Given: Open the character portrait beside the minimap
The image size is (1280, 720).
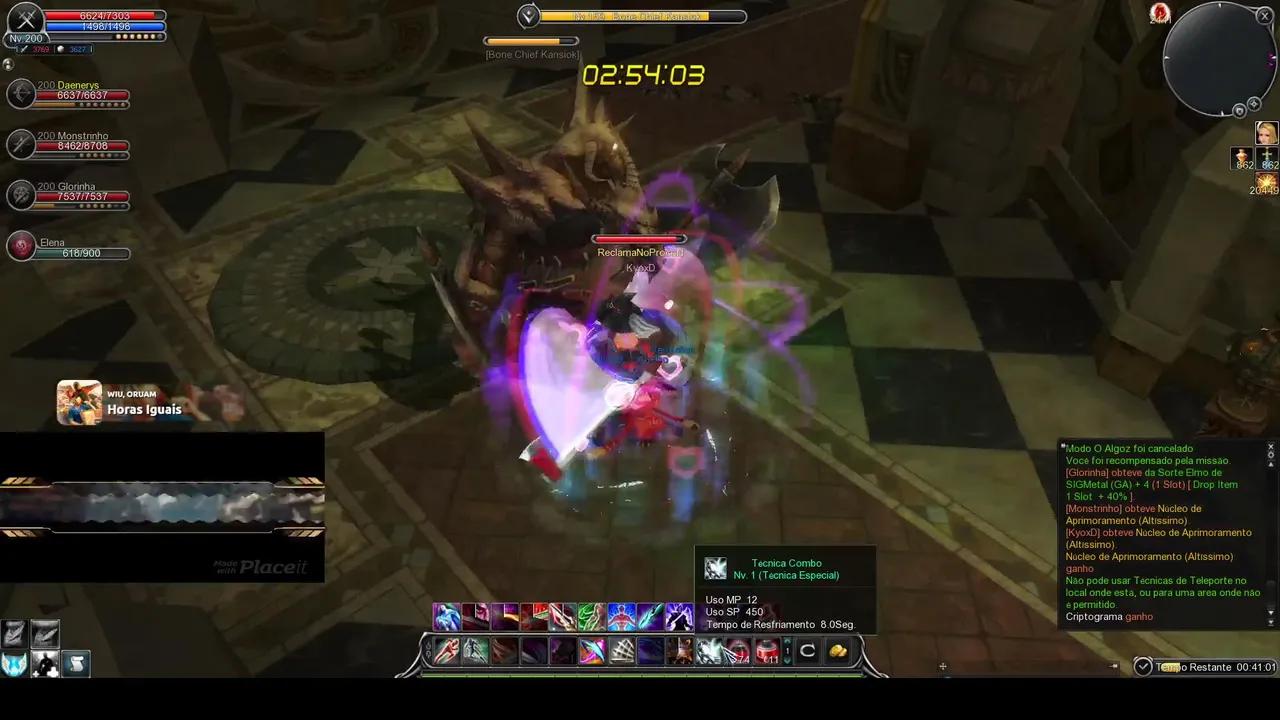Looking at the screenshot, I should pos(1266,131).
